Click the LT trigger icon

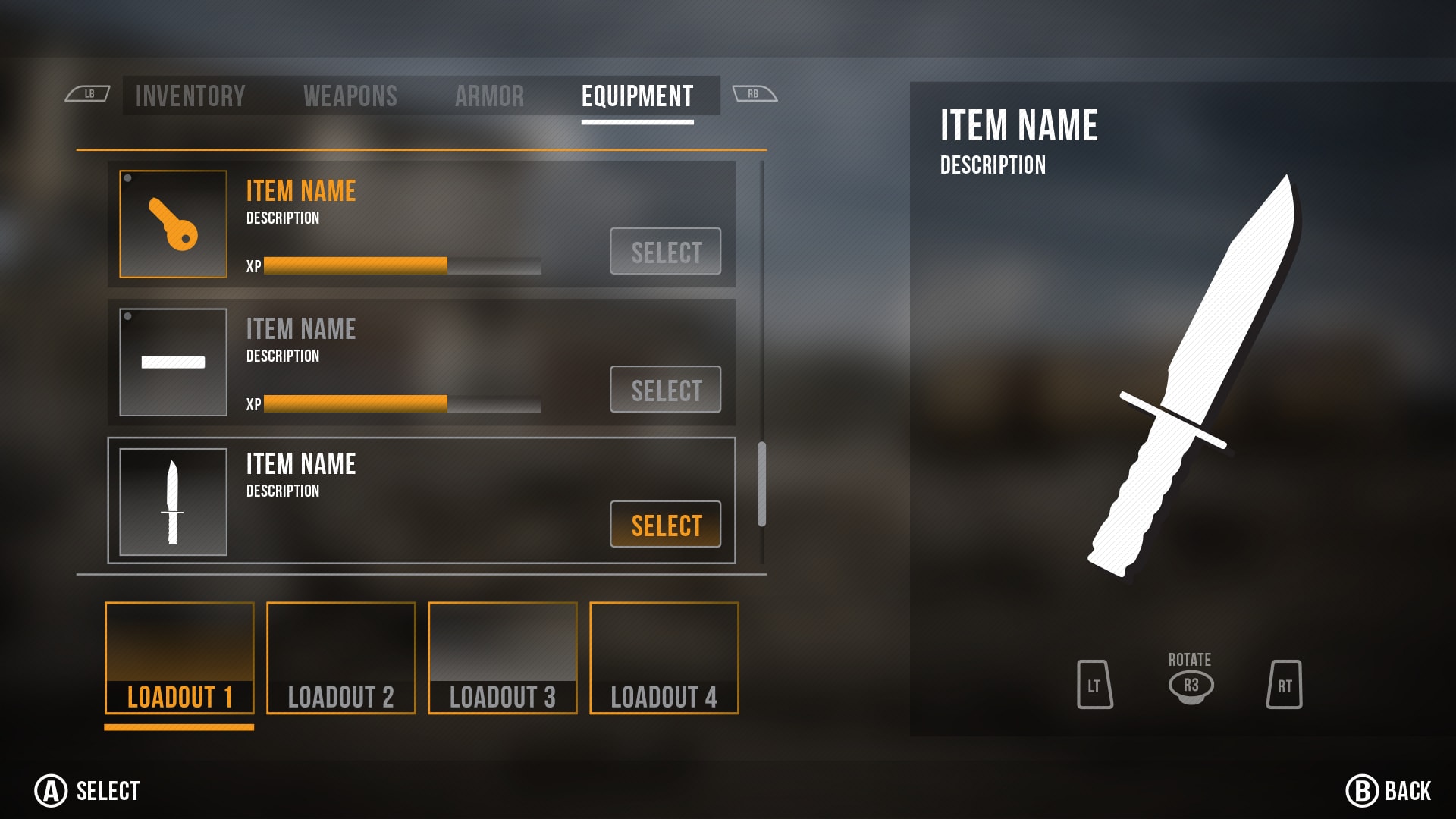coord(1094,686)
